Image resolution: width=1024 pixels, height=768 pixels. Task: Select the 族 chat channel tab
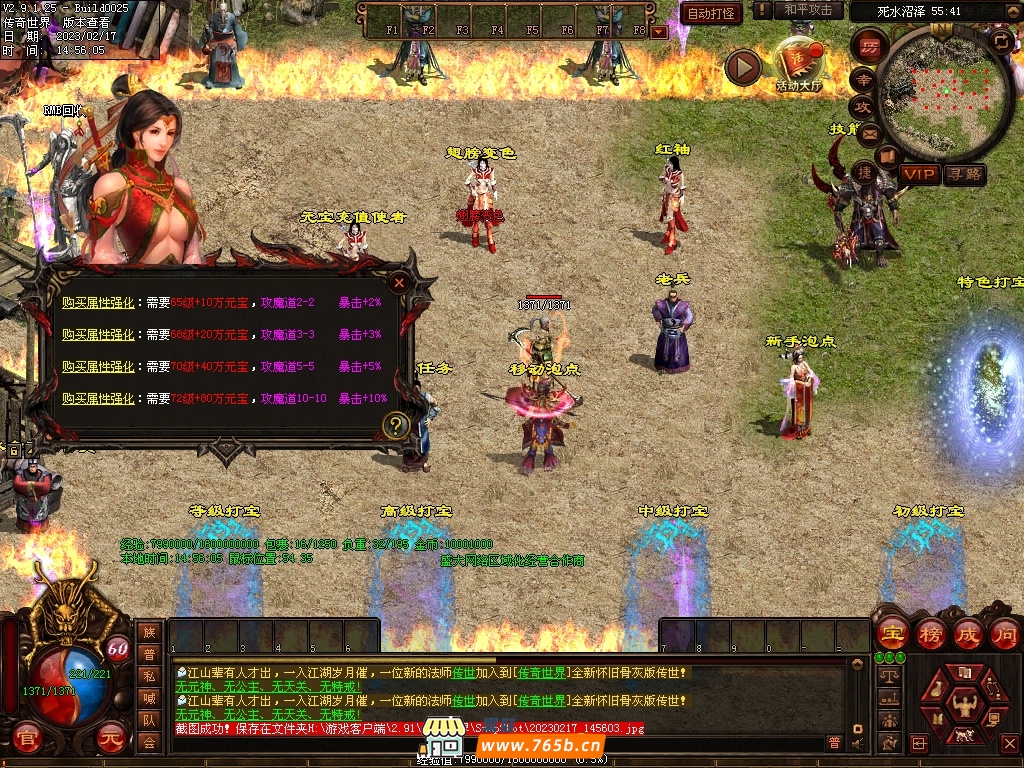point(149,632)
